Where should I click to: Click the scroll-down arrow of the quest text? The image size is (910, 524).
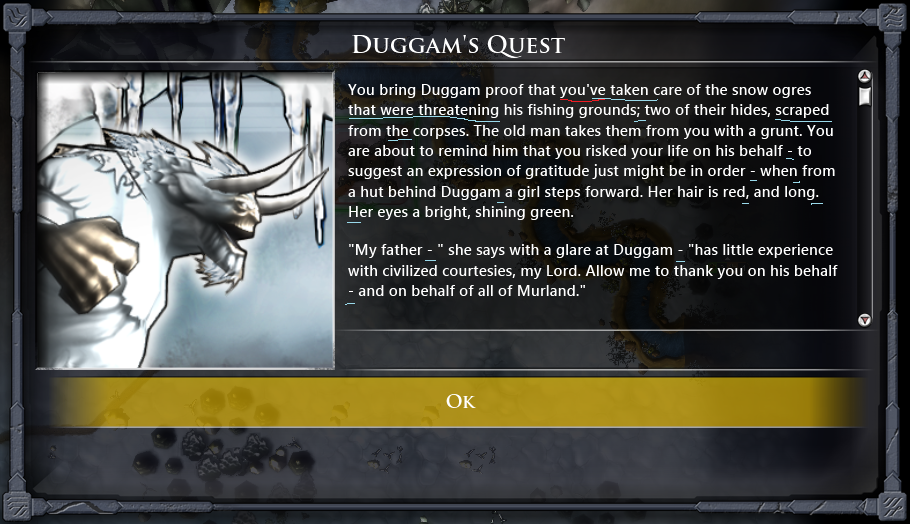(865, 320)
